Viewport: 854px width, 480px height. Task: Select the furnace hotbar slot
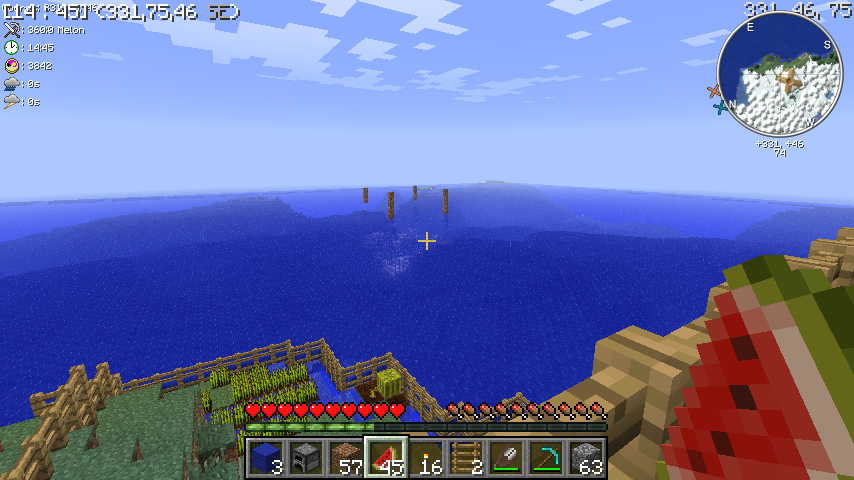click(306, 458)
